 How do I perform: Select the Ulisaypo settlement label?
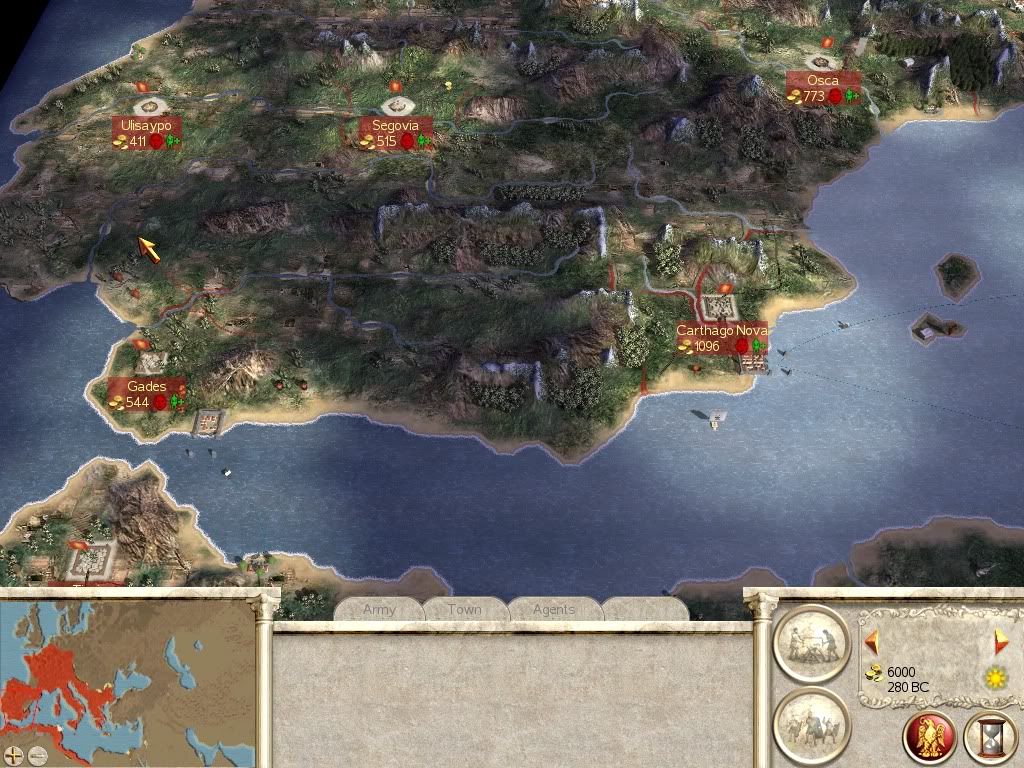tap(147, 133)
